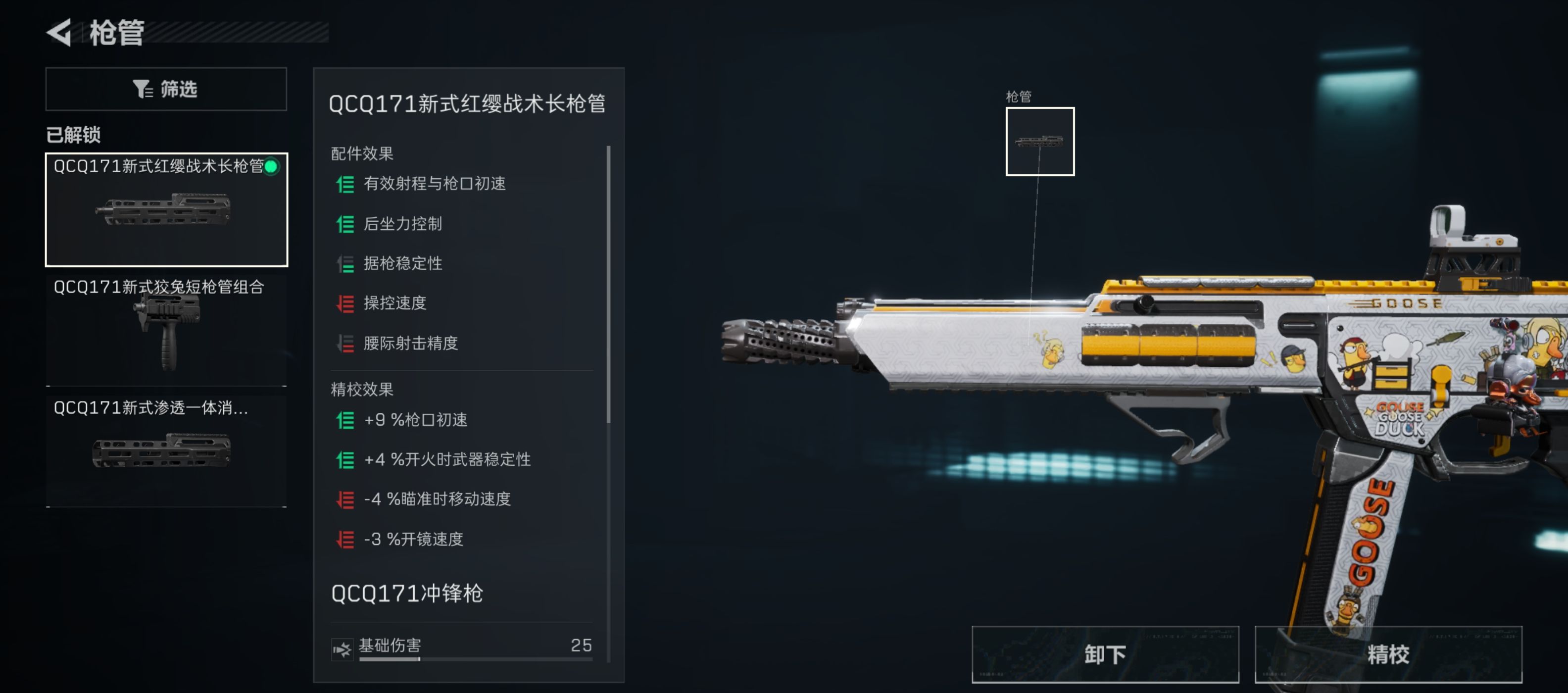Select the 枪管 attachment slot on the weapon
The height and width of the screenshot is (693, 1568).
coord(1039,141)
